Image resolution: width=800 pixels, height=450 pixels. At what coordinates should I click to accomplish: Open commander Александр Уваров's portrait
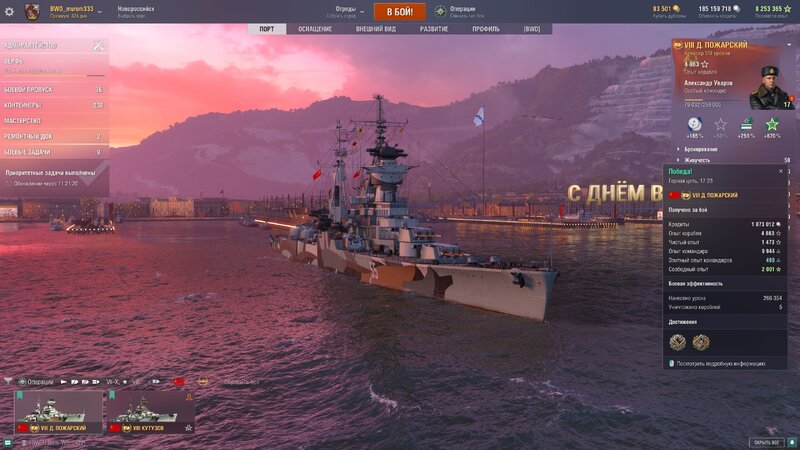tap(770, 88)
